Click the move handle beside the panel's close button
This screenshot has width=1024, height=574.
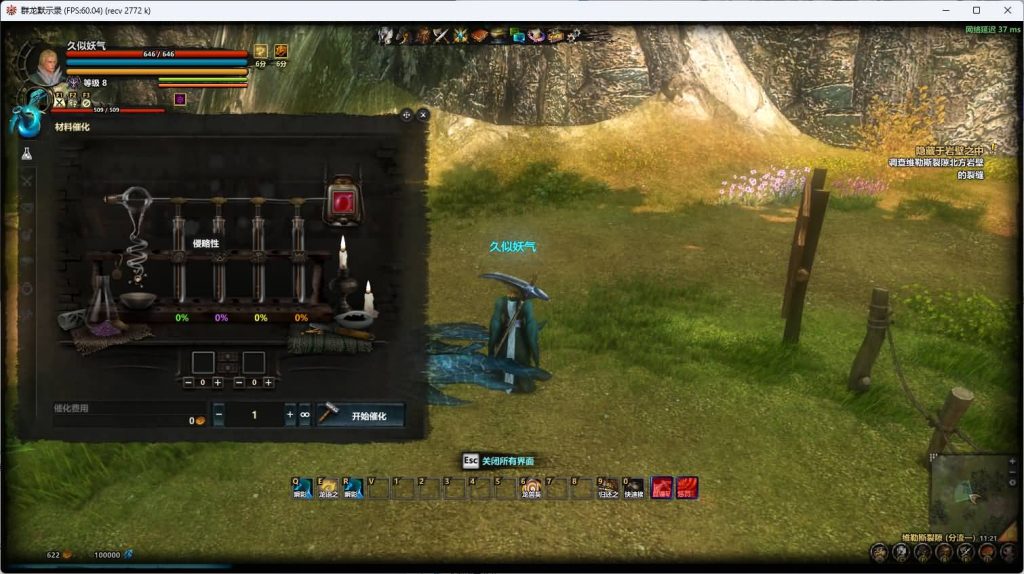tap(407, 115)
